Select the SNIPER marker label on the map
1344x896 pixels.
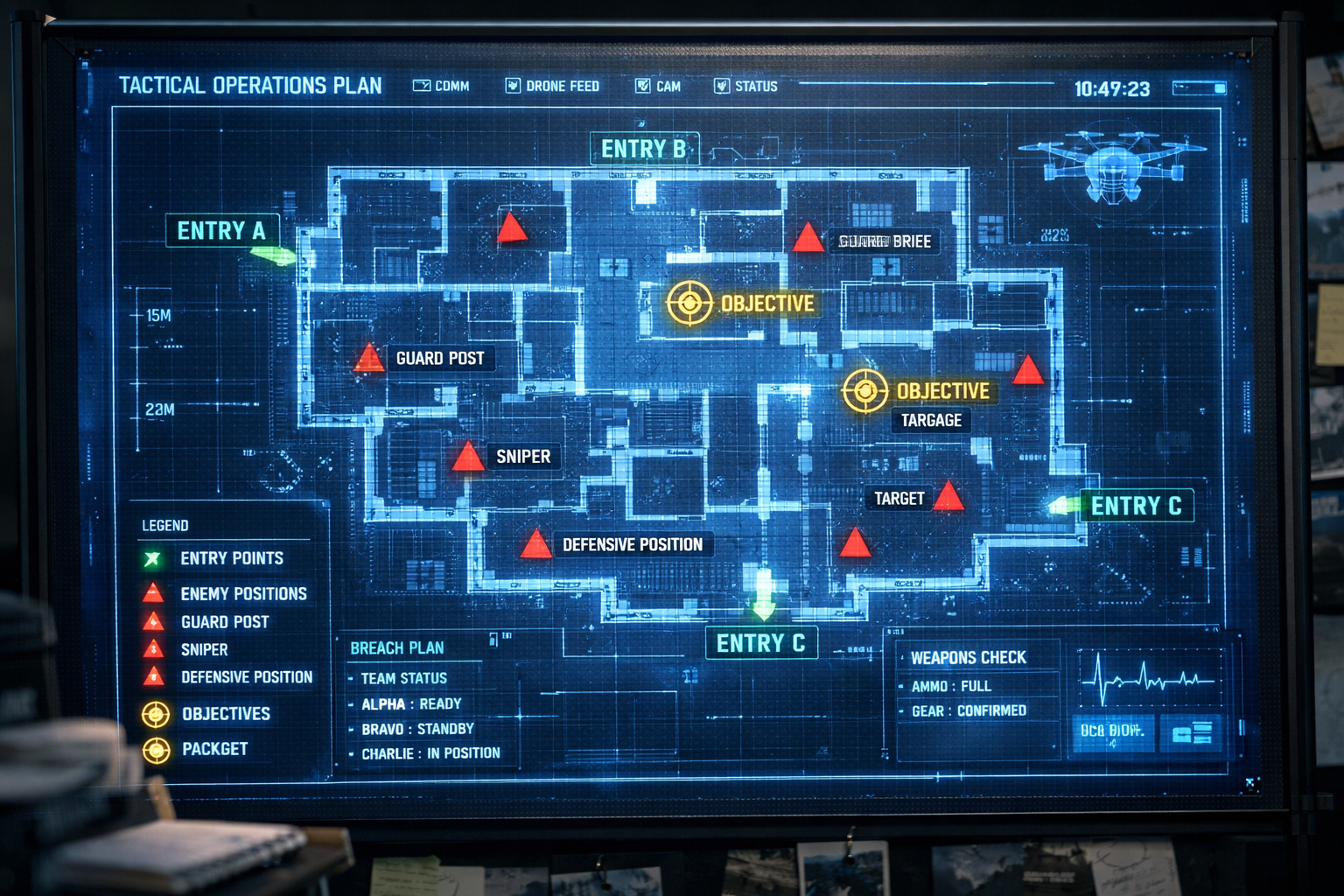tap(523, 457)
